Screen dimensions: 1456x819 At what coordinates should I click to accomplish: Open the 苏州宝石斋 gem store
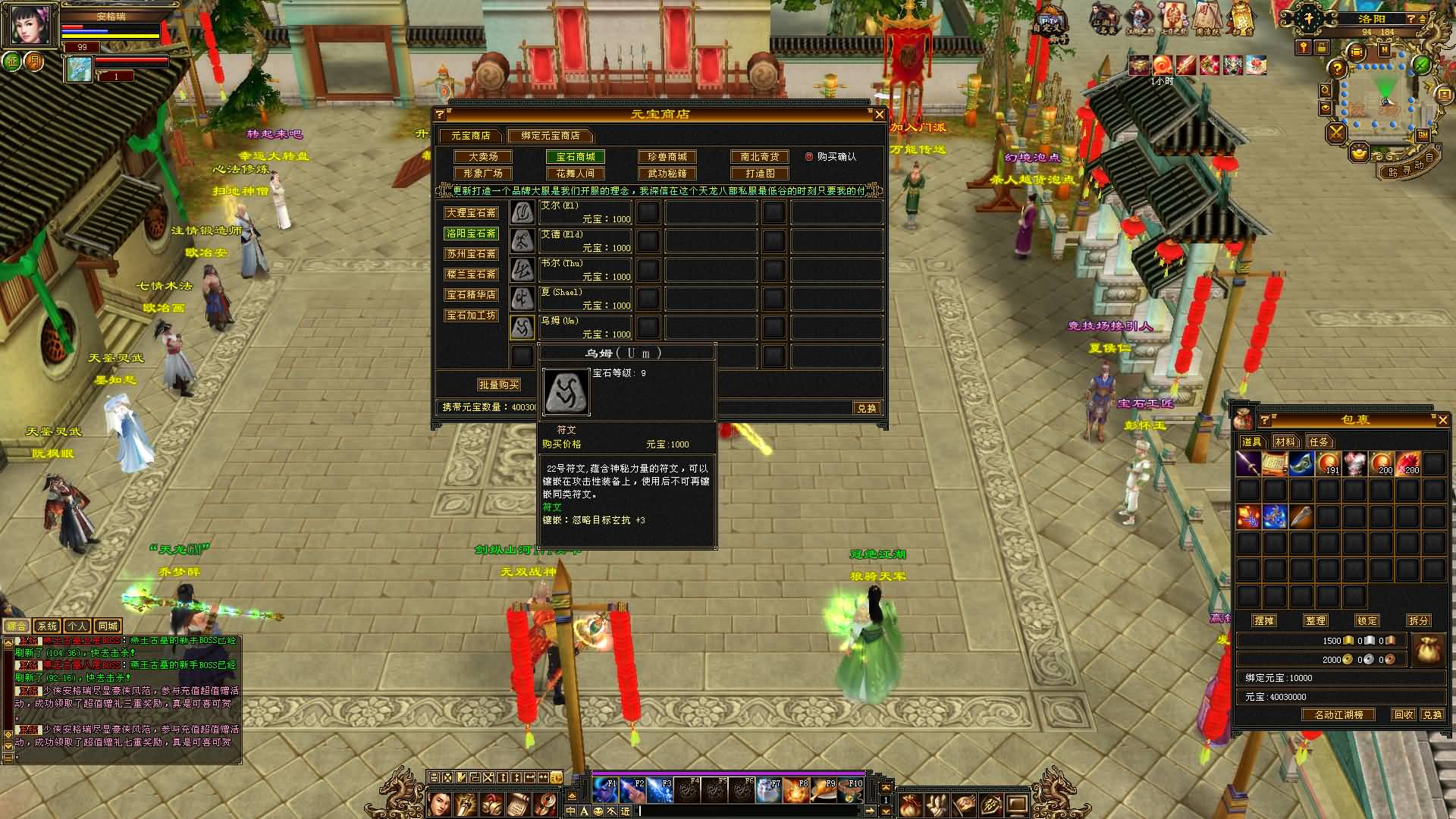click(x=471, y=254)
